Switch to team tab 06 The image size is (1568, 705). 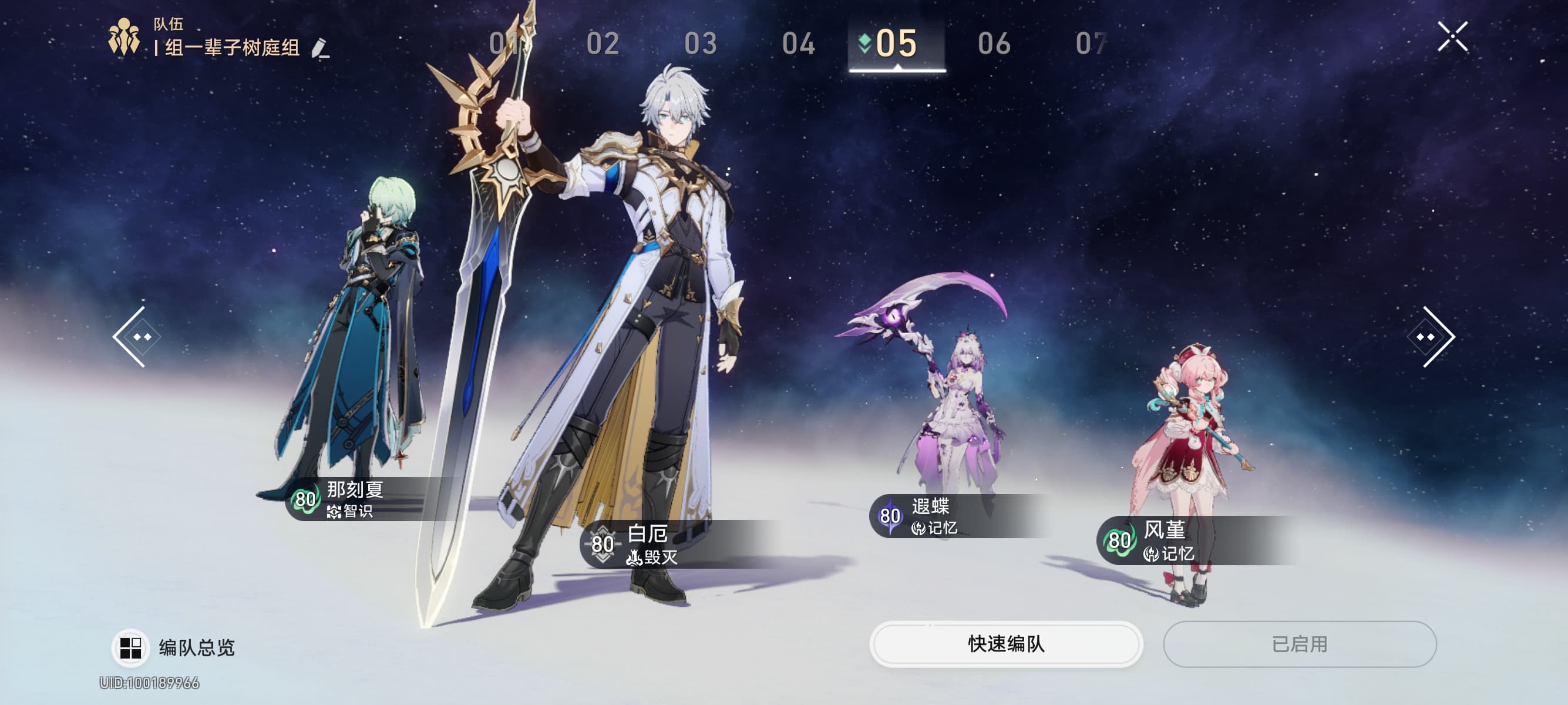coord(994,44)
